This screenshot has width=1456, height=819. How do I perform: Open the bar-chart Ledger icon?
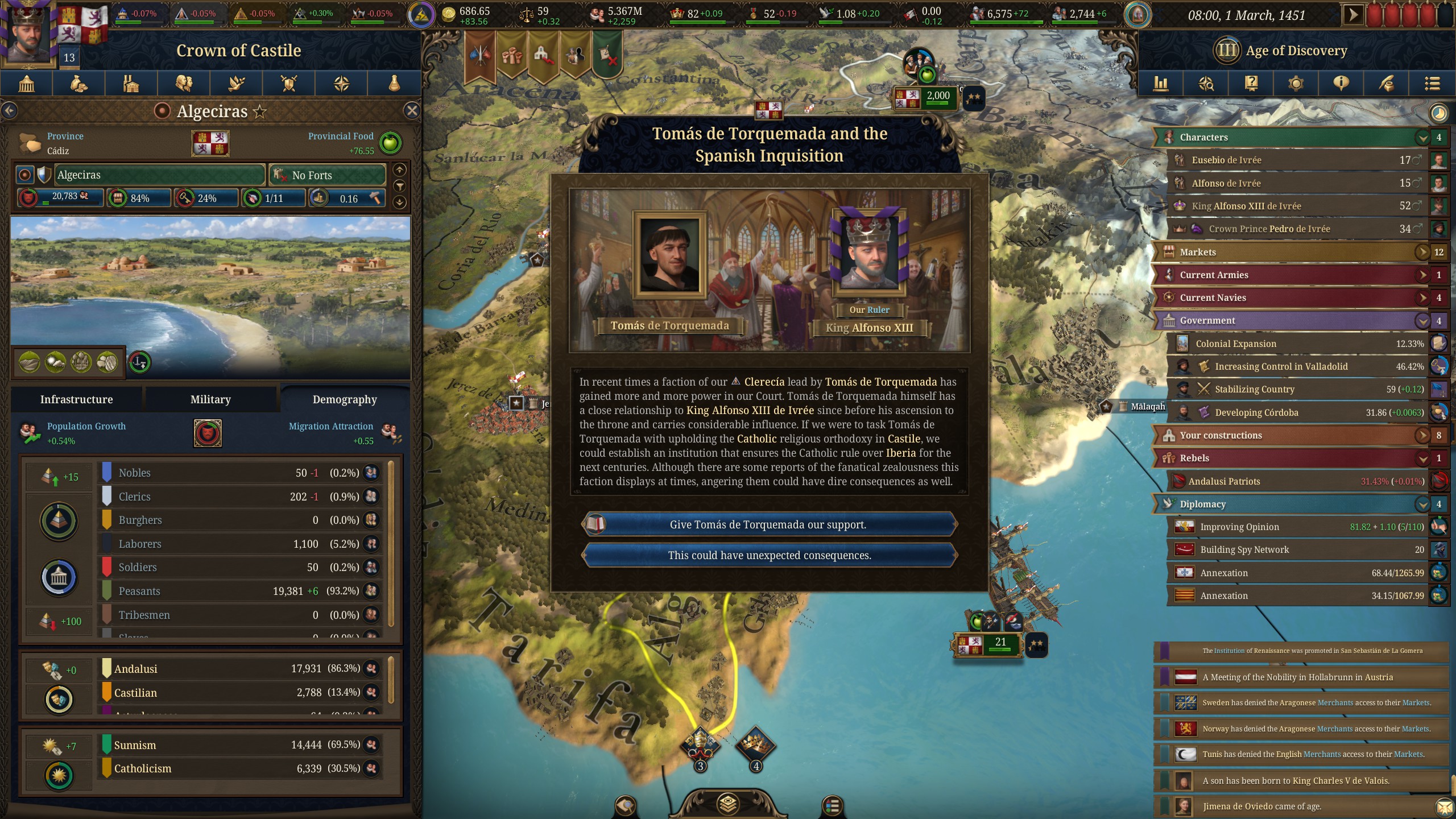pos(1161,84)
